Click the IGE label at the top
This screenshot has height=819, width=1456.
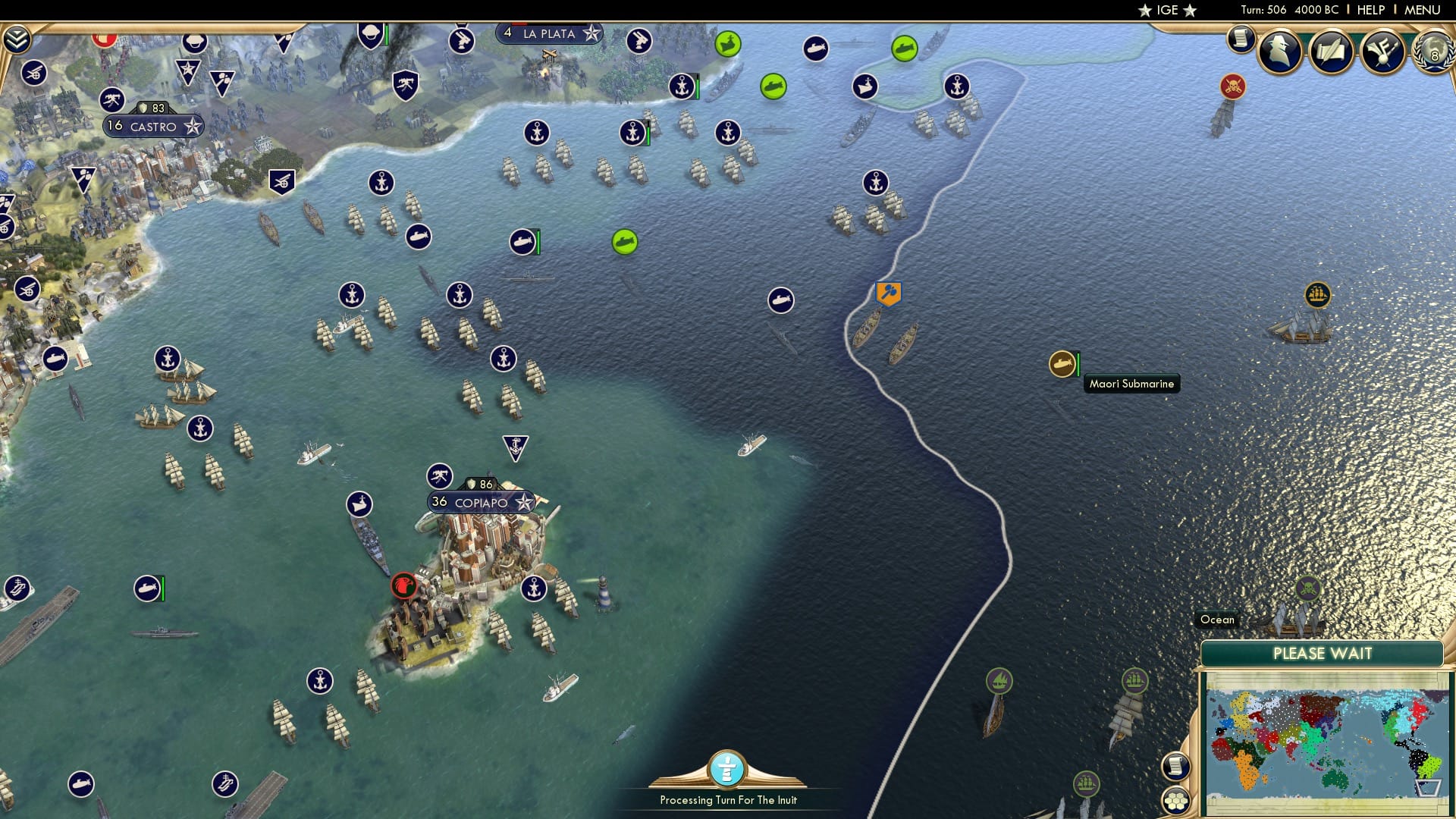1168,10
